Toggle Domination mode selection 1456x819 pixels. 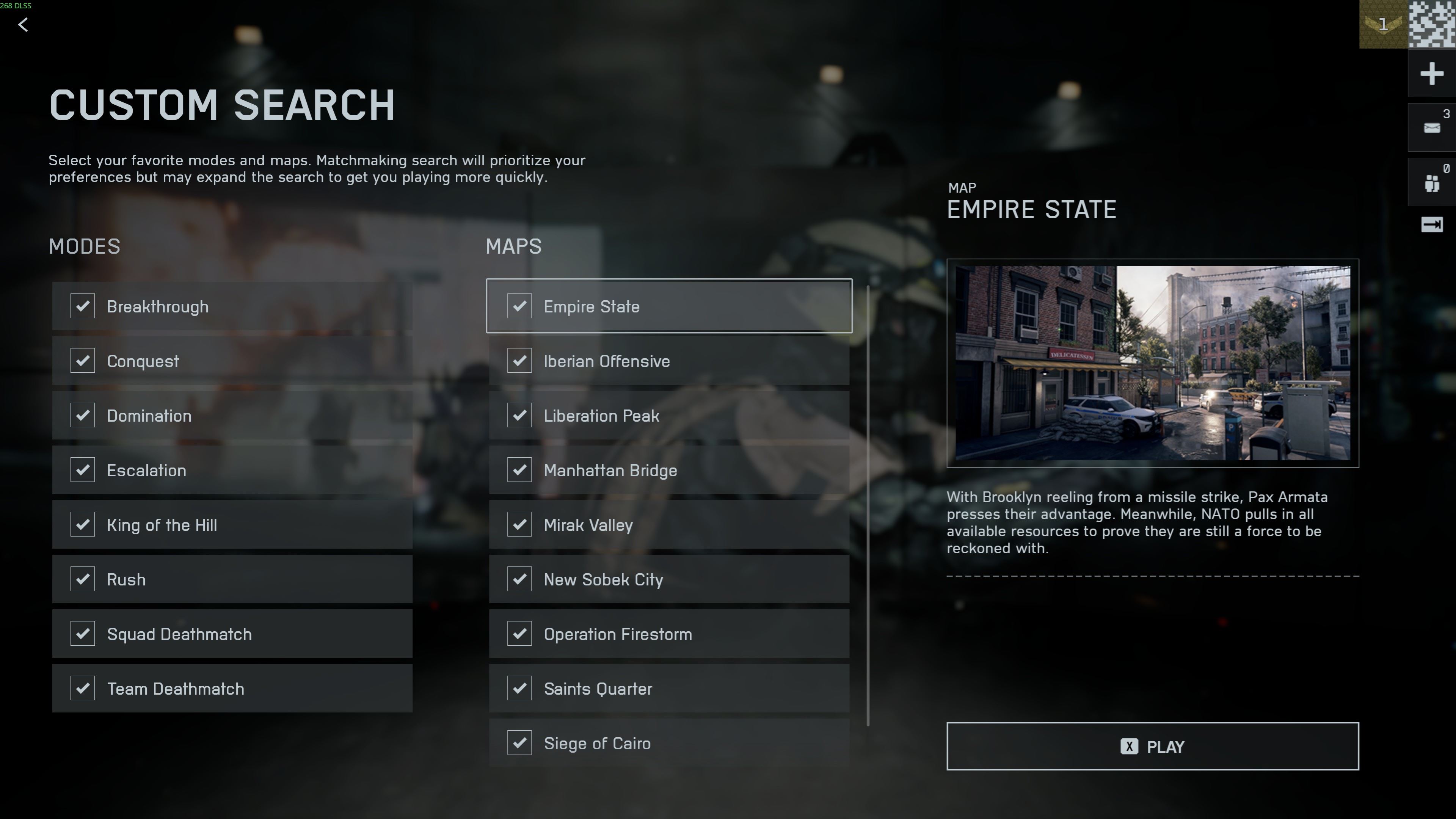tap(83, 416)
